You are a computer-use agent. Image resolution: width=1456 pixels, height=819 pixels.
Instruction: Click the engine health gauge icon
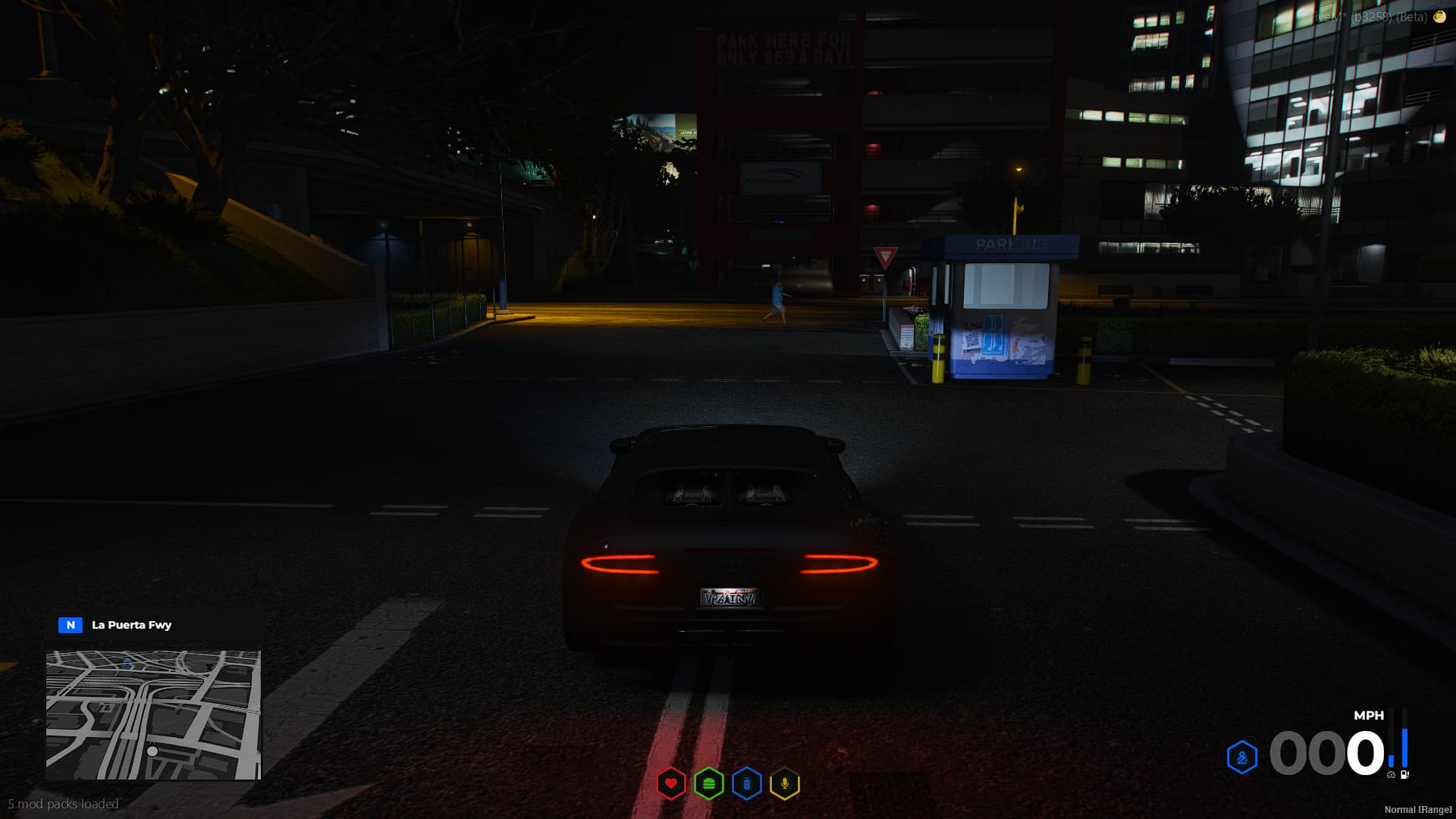1391,775
